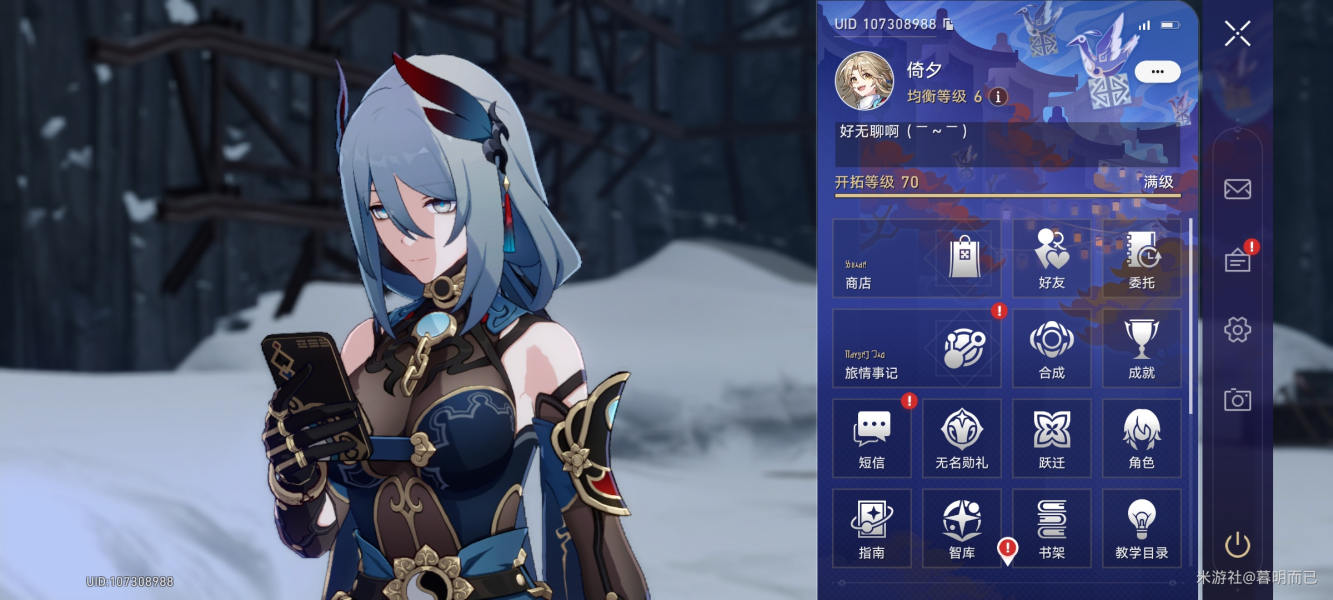Open 旅情事记 travel log
The width and height of the screenshot is (1333, 600).
pos(916,348)
